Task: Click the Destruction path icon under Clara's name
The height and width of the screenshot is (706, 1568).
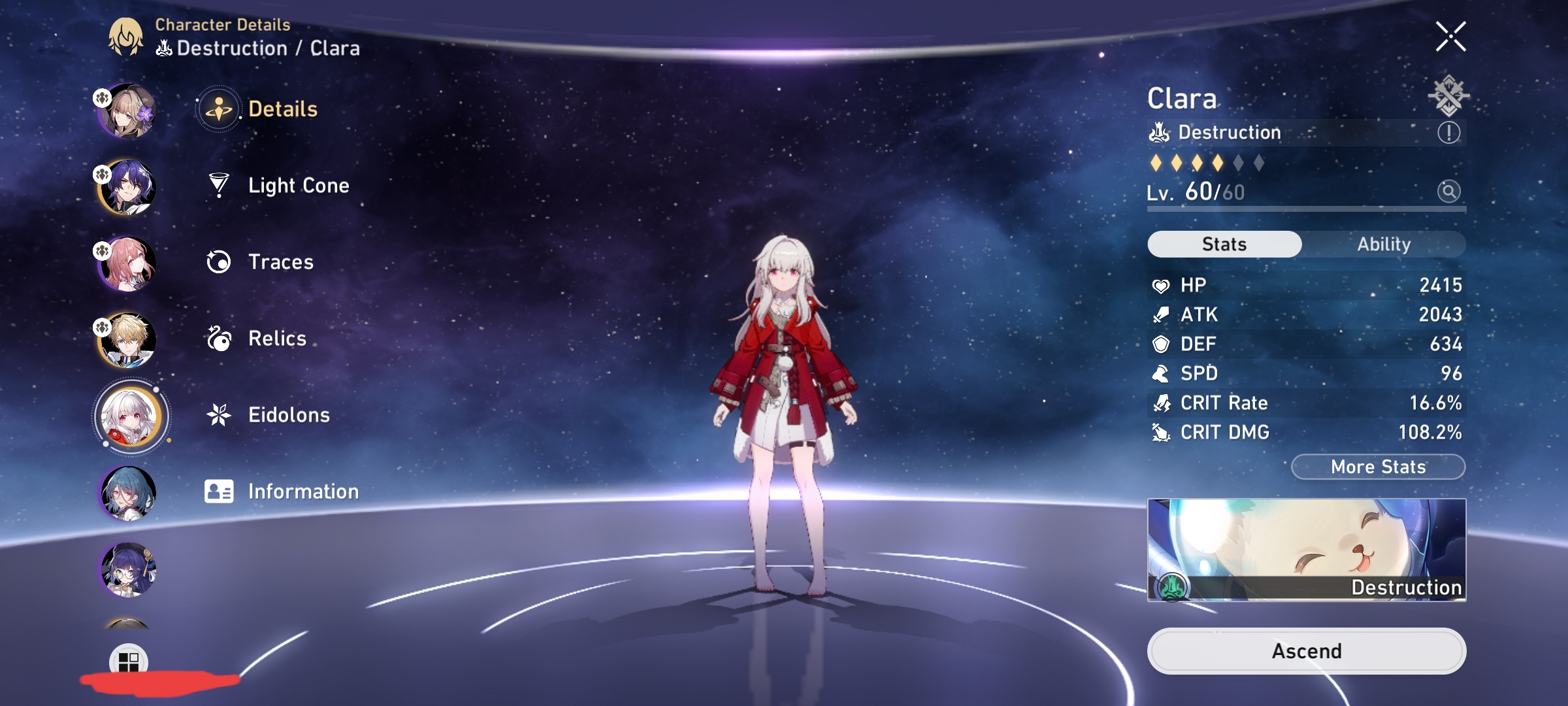Action: 1160,132
